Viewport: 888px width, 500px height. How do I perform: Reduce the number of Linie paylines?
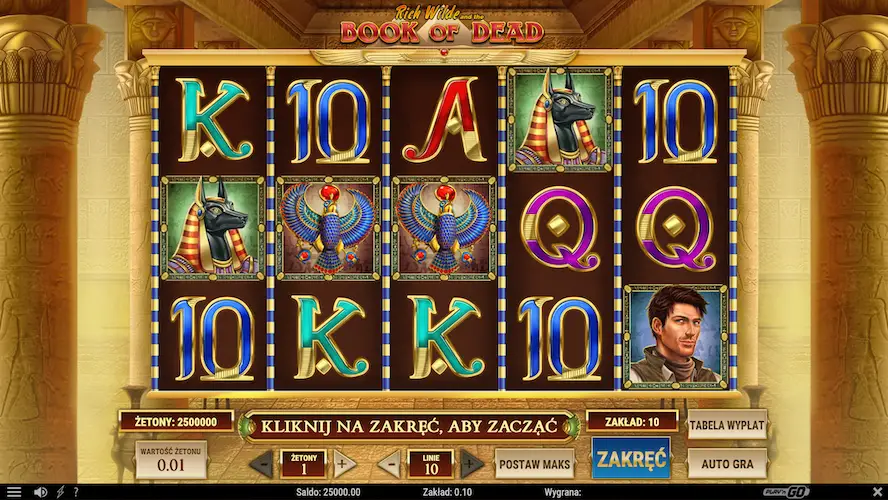point(389,464)
